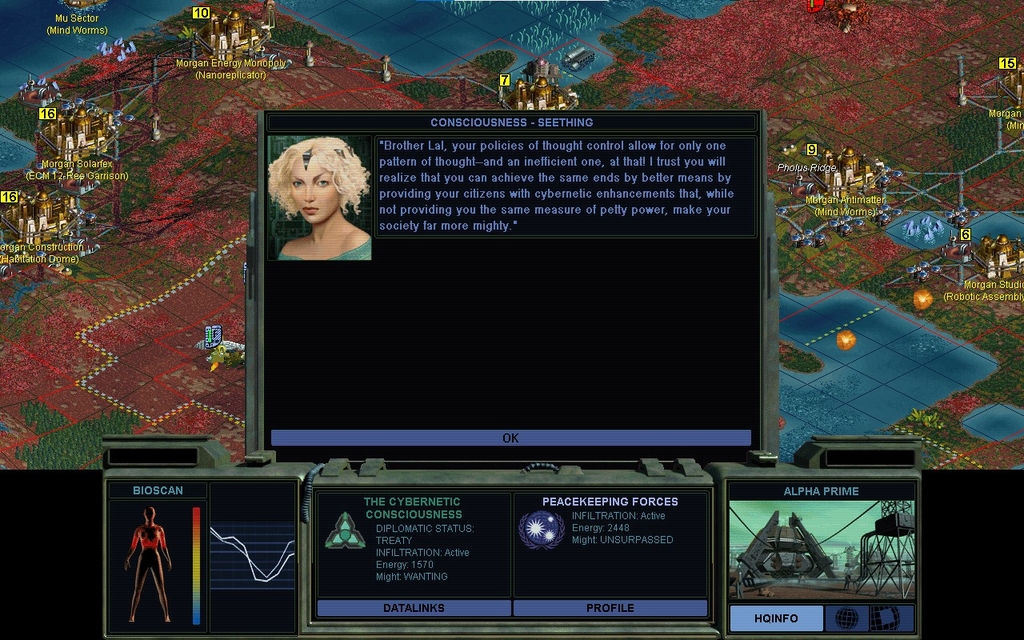This screenshot has width=1024, height=640.
Task: Switch to the round globe view
Action: point(846,618)
